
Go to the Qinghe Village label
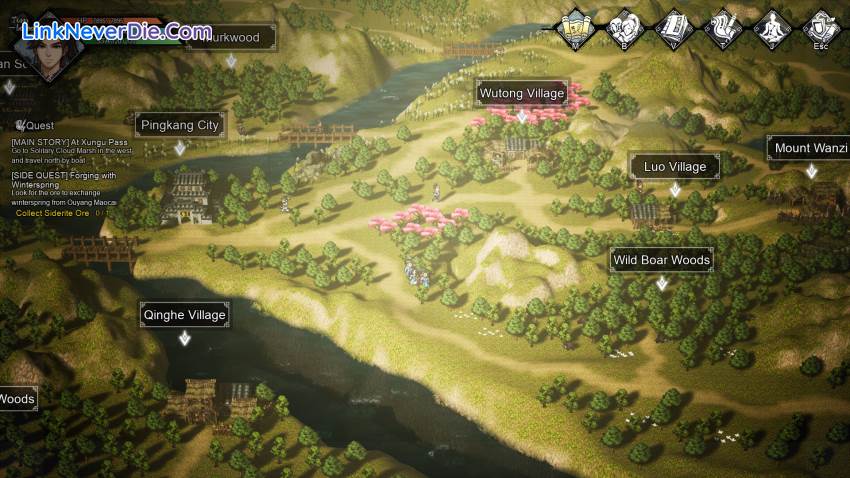(184, 315)
